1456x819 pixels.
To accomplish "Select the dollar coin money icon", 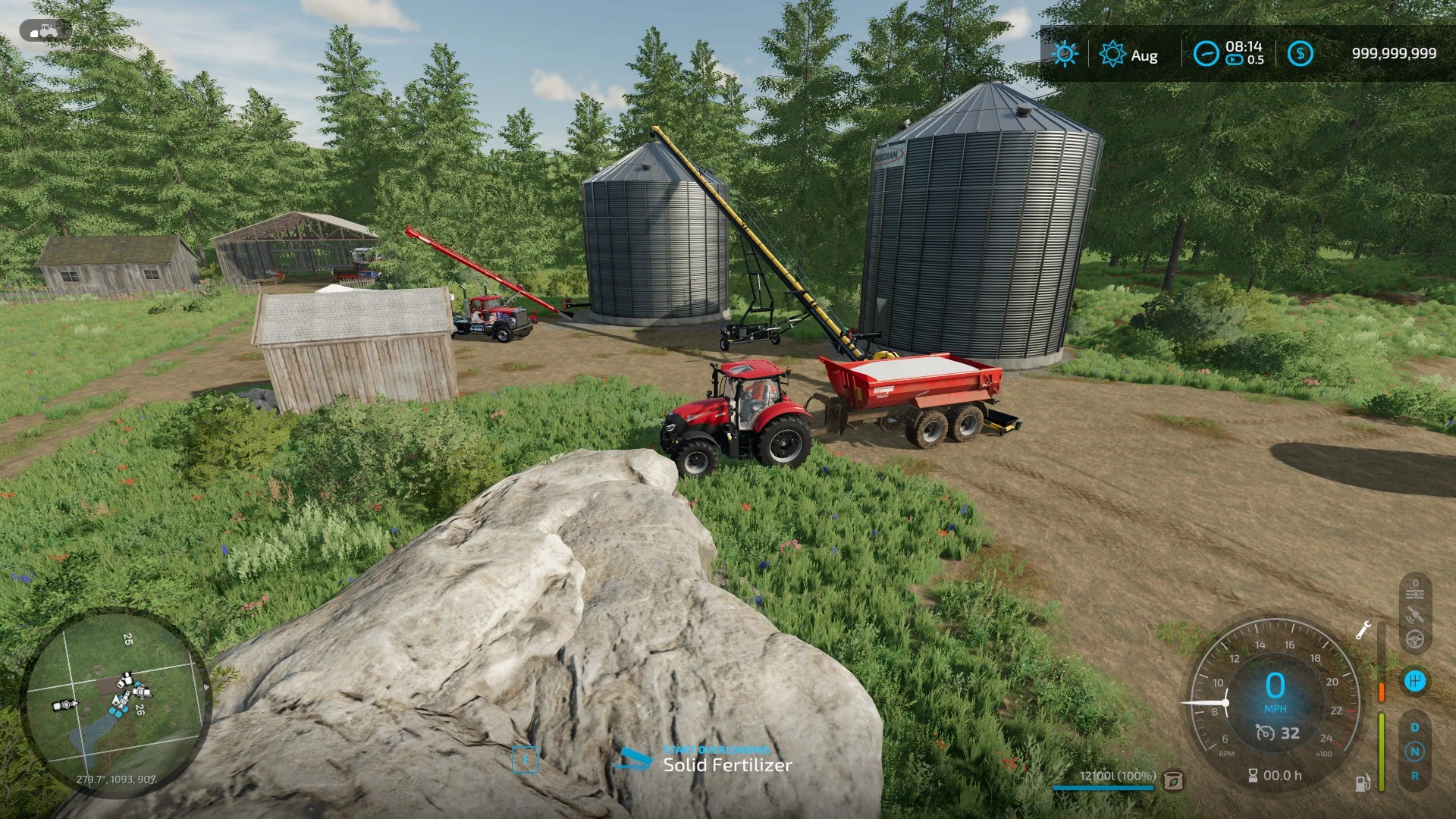I will click(x=1301, y=54).
